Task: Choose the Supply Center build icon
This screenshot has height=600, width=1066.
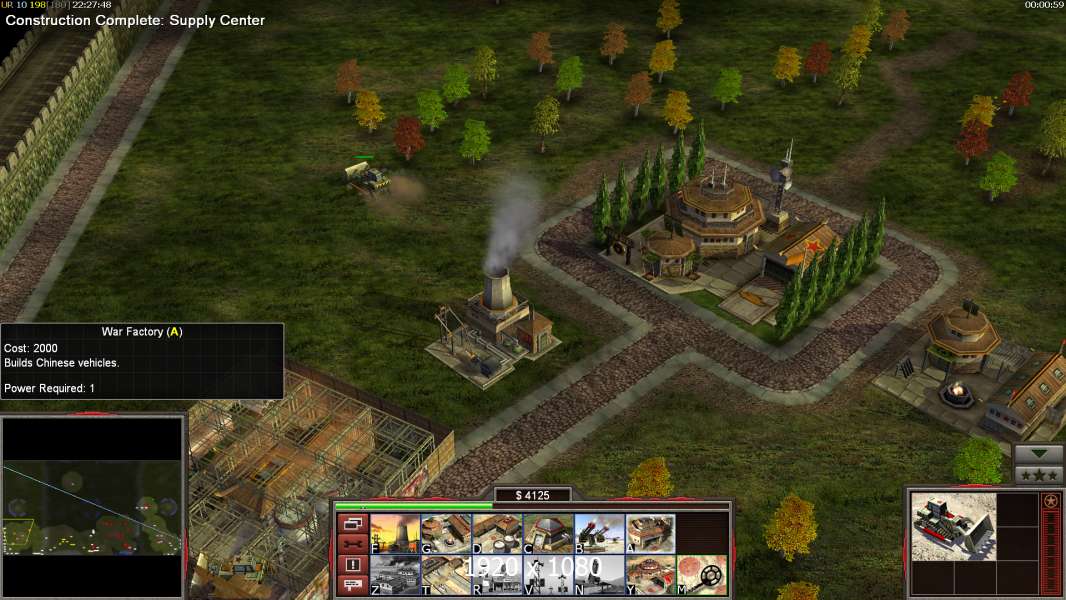Action: click(497, 534)
